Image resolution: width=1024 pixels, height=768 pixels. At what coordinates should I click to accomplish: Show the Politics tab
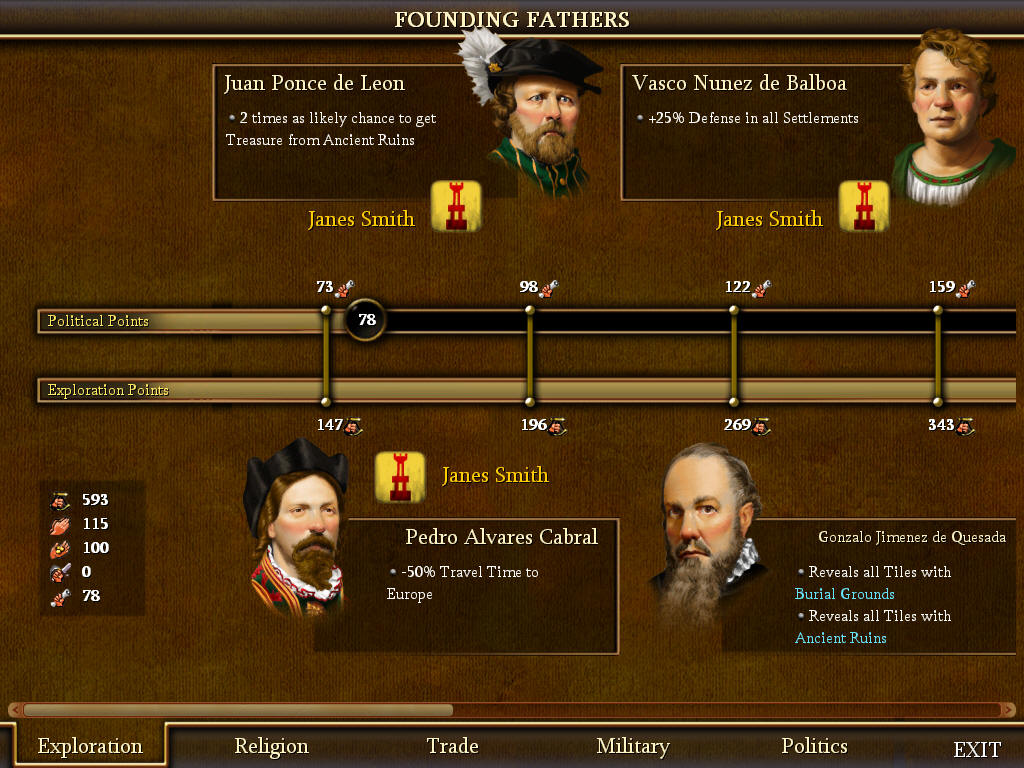[x=814, y=746]
